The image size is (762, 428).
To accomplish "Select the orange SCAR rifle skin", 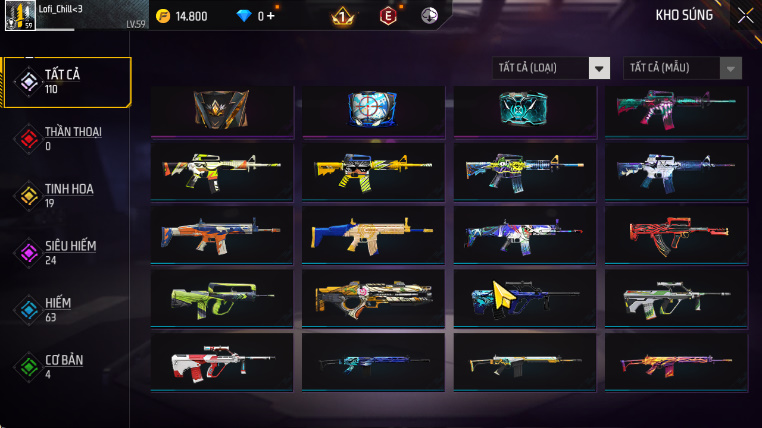I will click(221, 235).
